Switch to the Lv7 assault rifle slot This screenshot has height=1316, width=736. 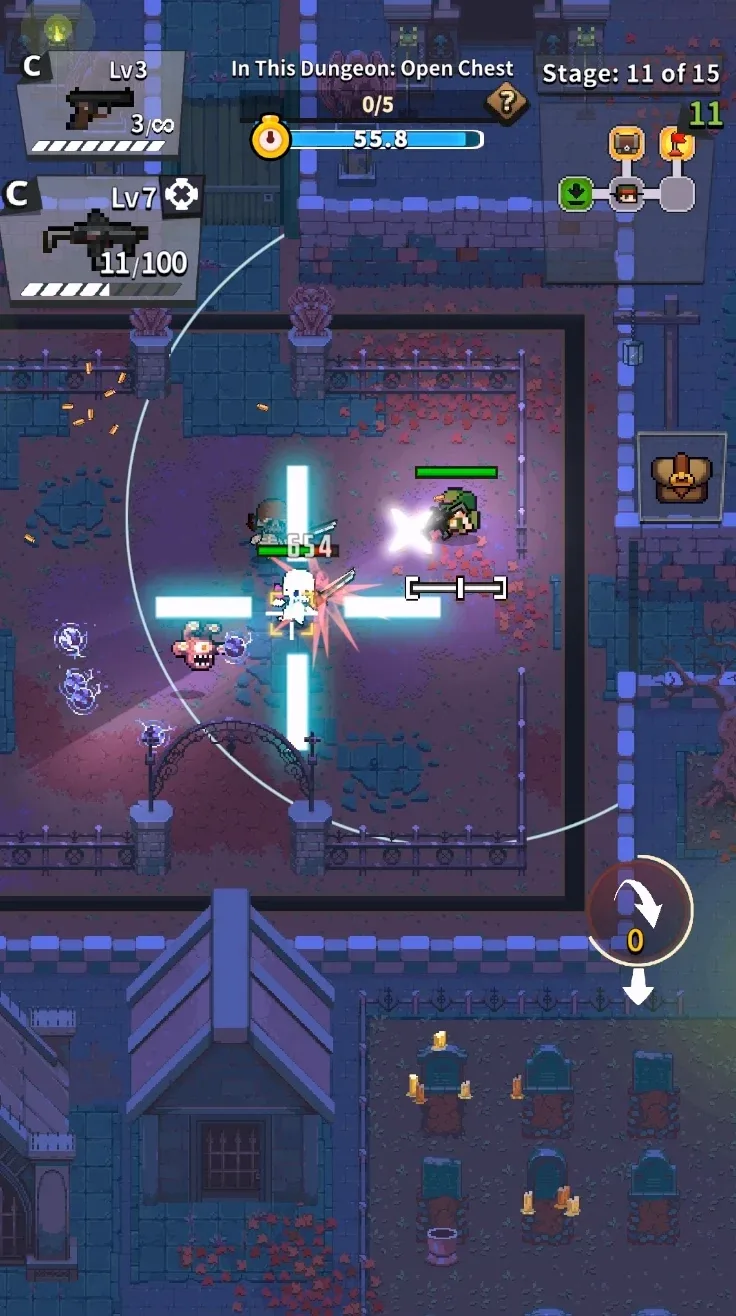pos(98,240)
